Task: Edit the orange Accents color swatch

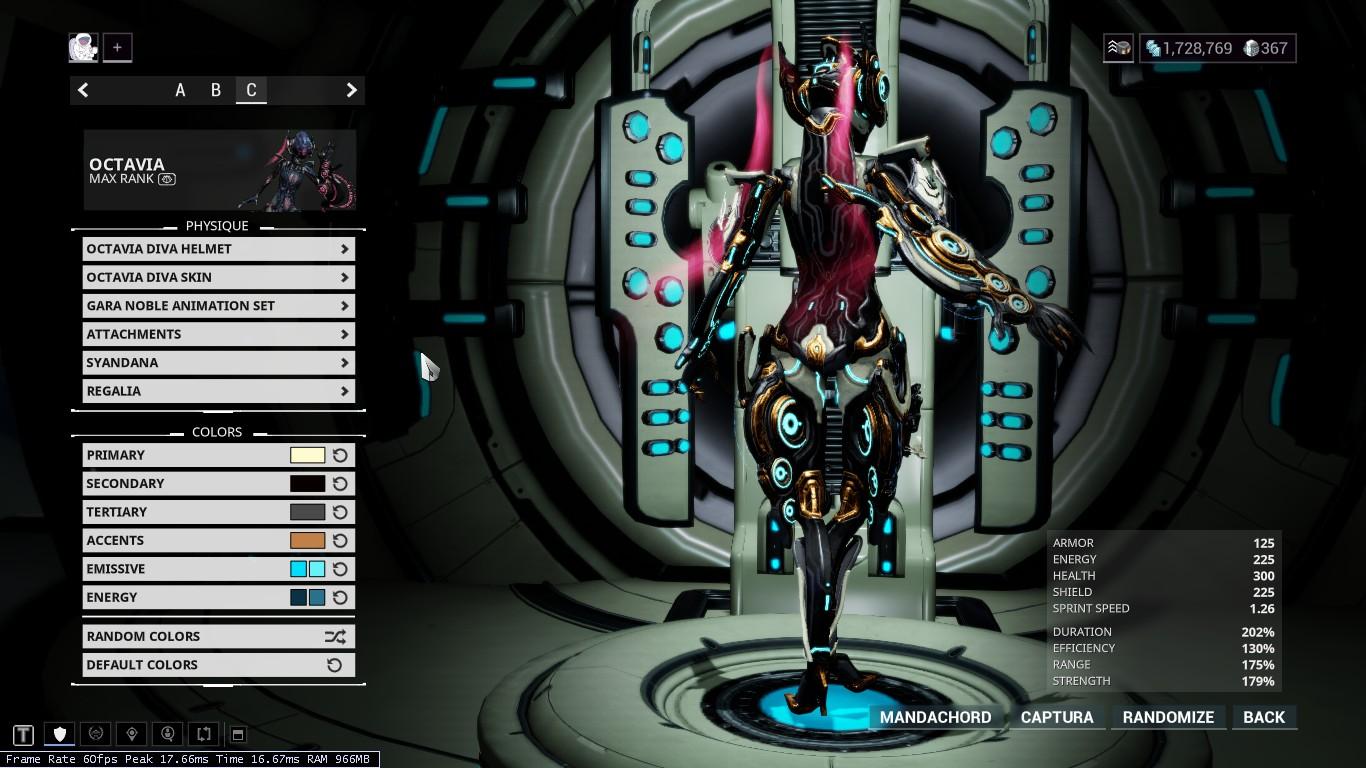Action: (307, 541)
